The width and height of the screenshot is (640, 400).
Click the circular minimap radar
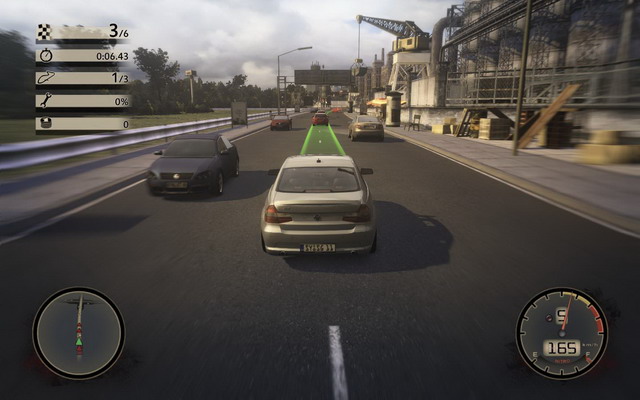coord(78,333)
